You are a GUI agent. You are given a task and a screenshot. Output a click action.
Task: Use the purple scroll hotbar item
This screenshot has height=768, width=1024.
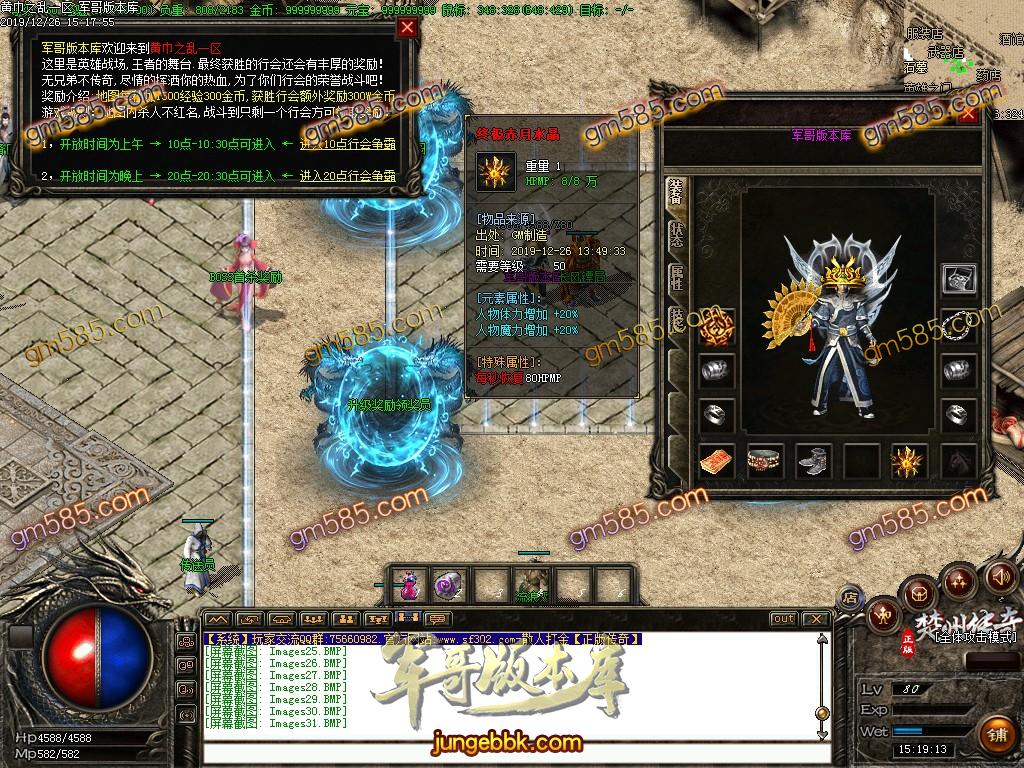click(x=447, y=585)
